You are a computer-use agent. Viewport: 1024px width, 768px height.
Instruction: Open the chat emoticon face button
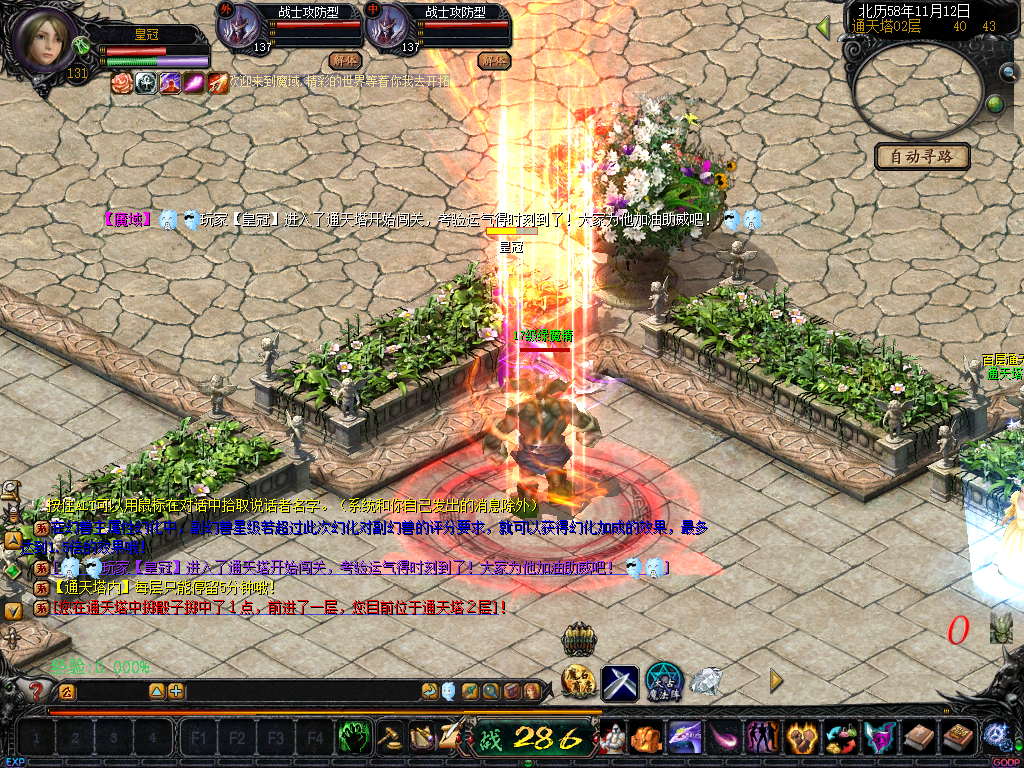click(448, 691)
